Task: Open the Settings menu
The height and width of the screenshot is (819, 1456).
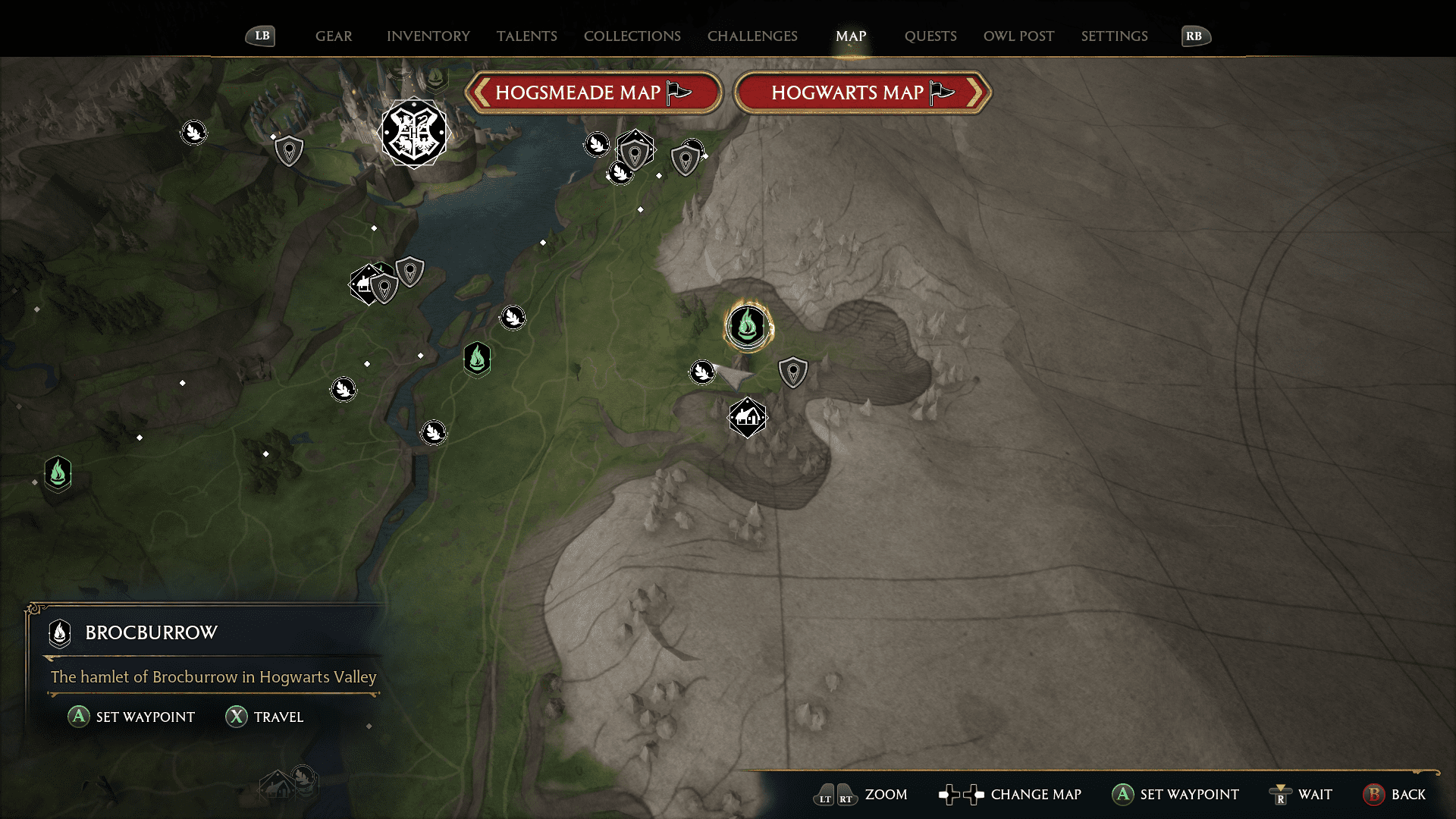Action: click(x=1114, y=36)
